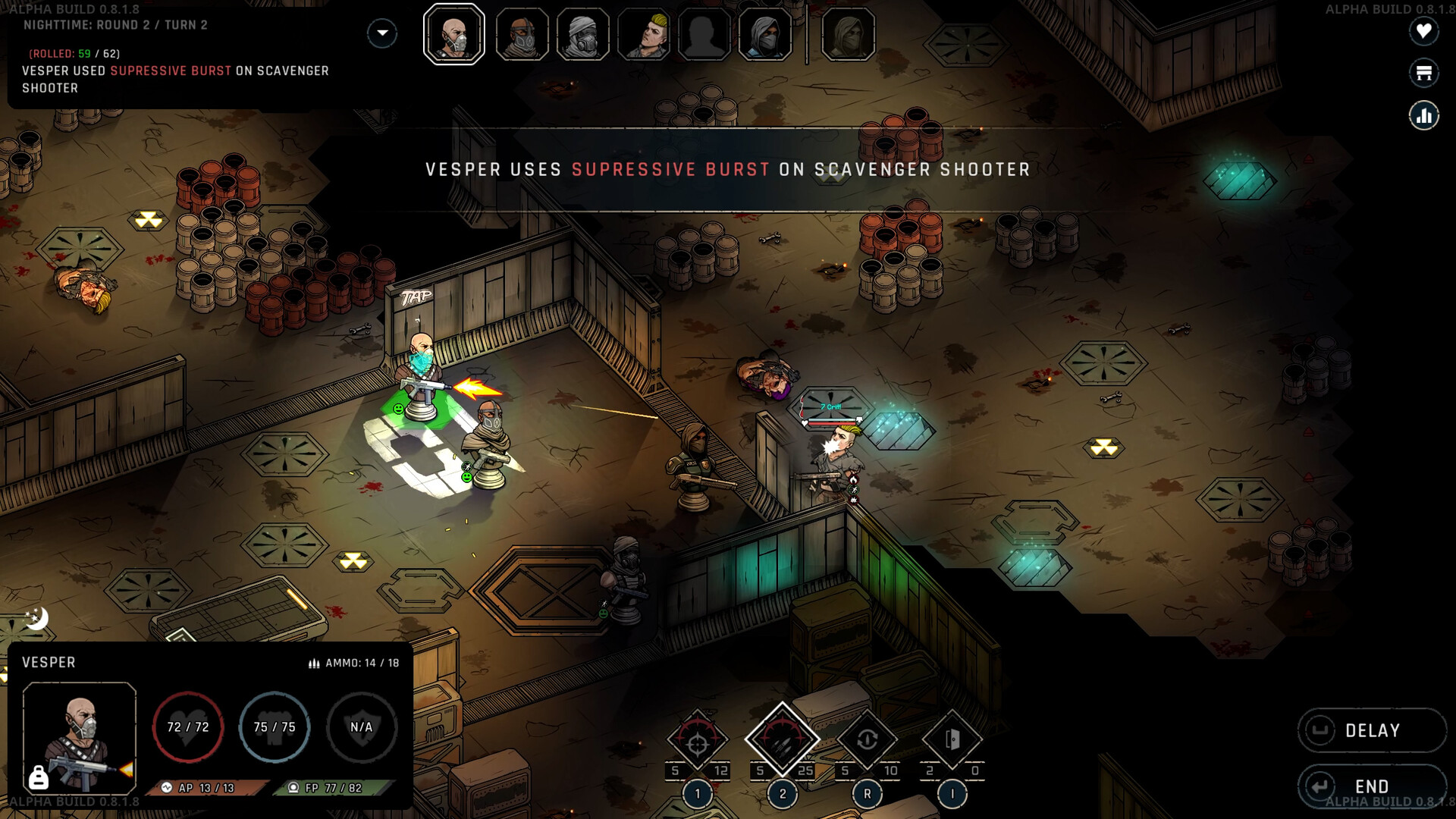Toggle the cover barrier icon button

[x=1423, y=73]
